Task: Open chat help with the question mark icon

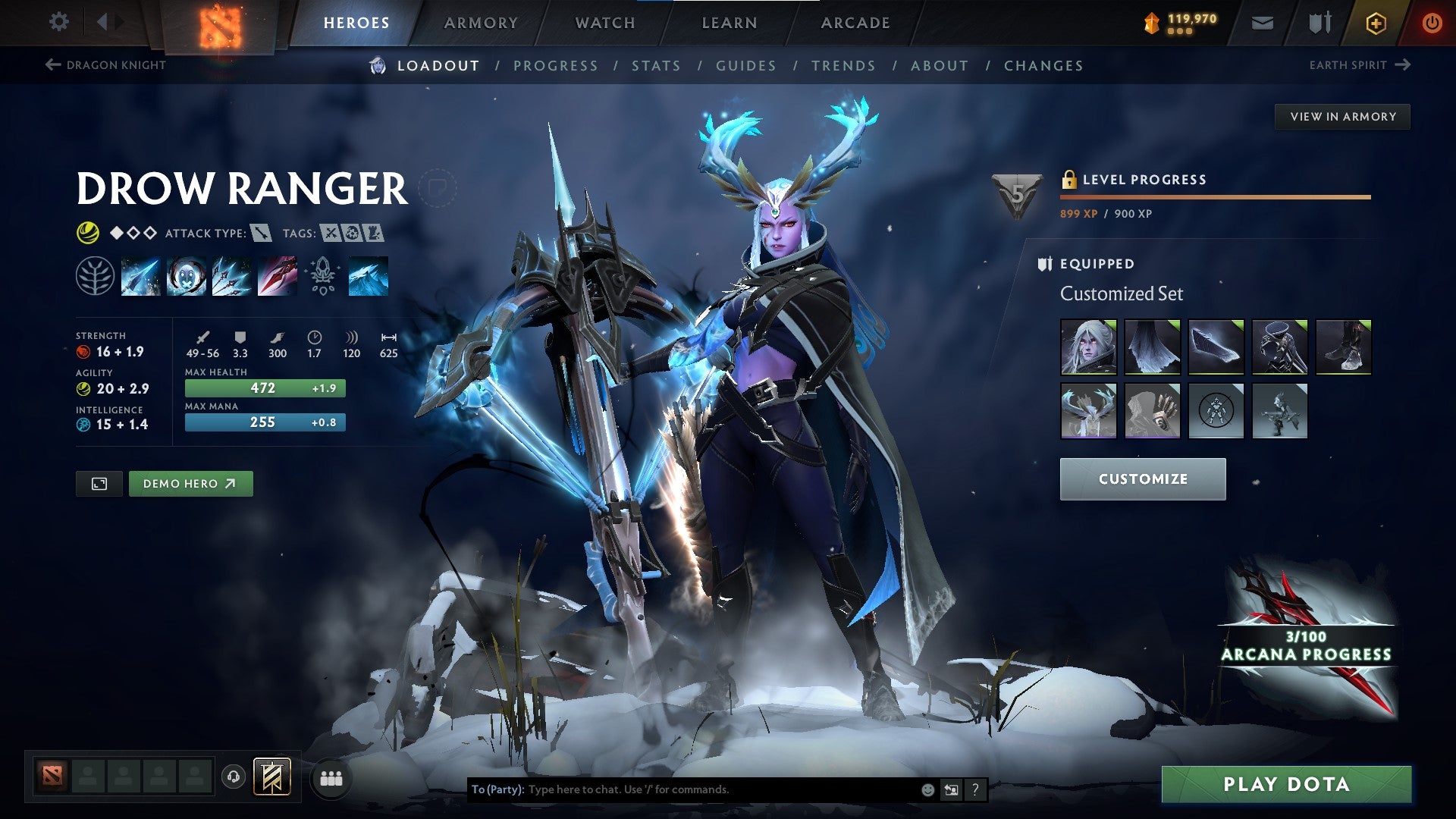Action: pyautogui.click(x=975, y=789)
